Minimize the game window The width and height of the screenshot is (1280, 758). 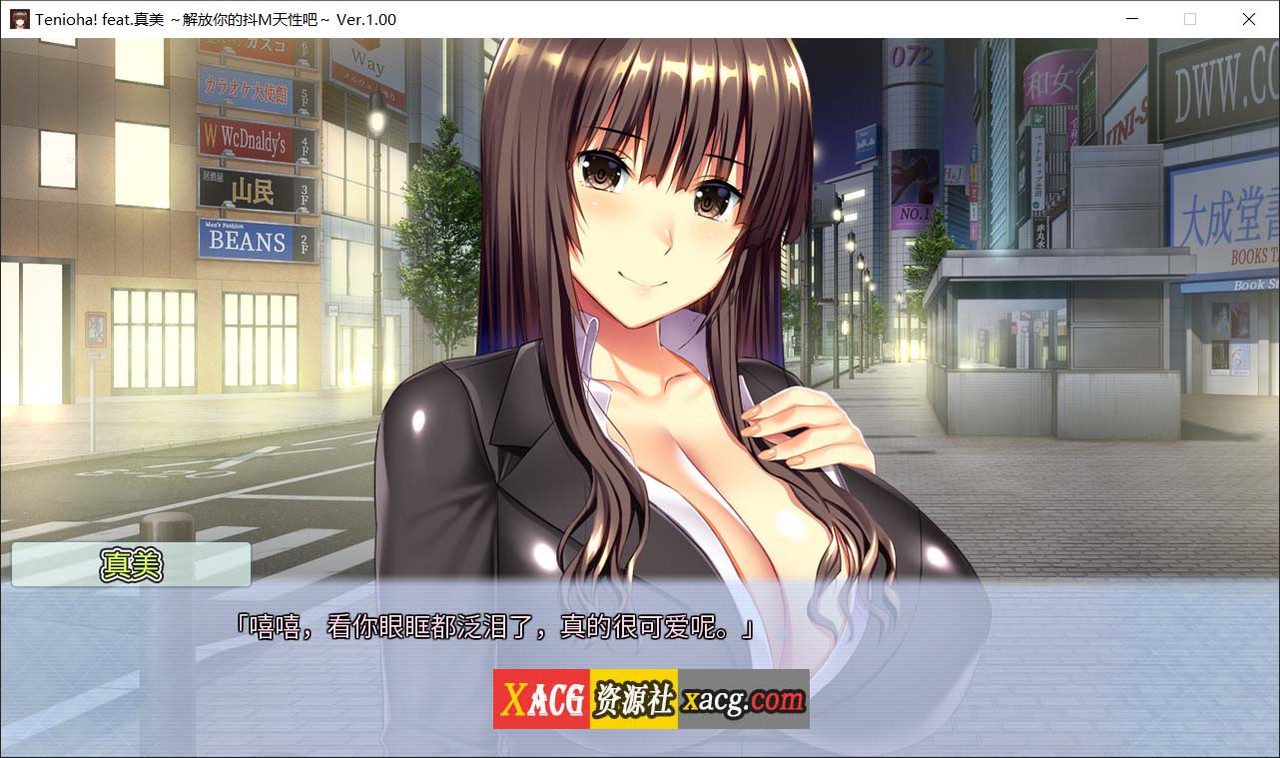1131,19
